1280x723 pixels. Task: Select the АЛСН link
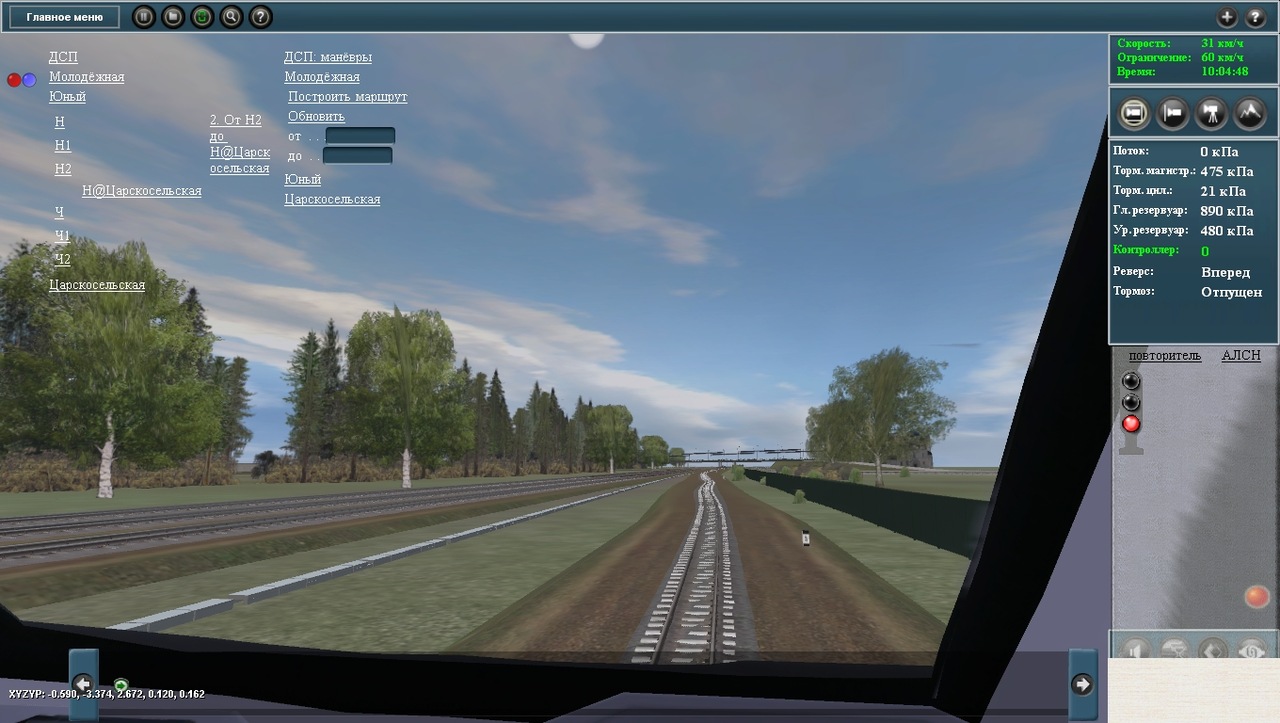click(1241, 356)
